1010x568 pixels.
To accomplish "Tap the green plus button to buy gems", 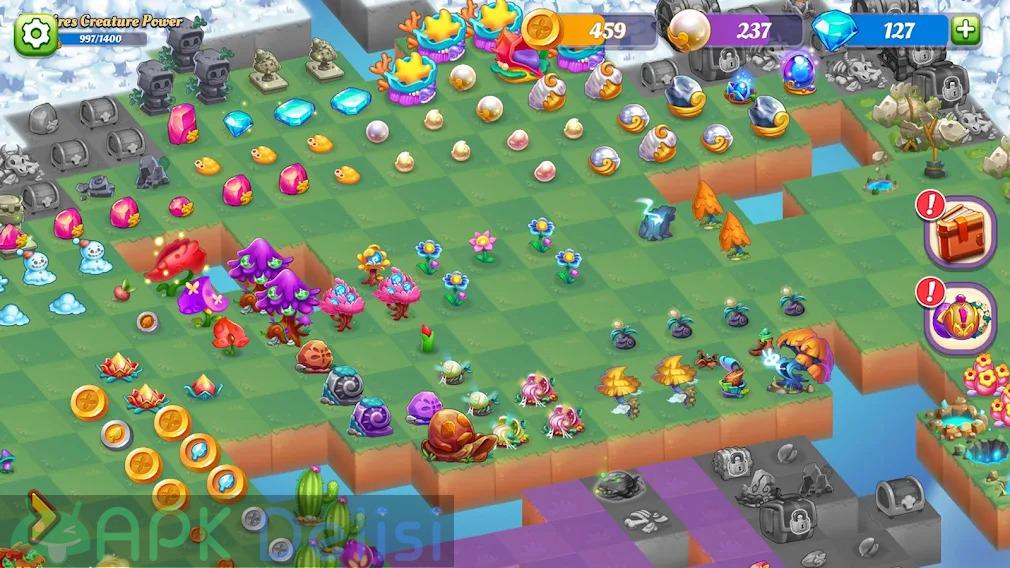I will (966, 30).
